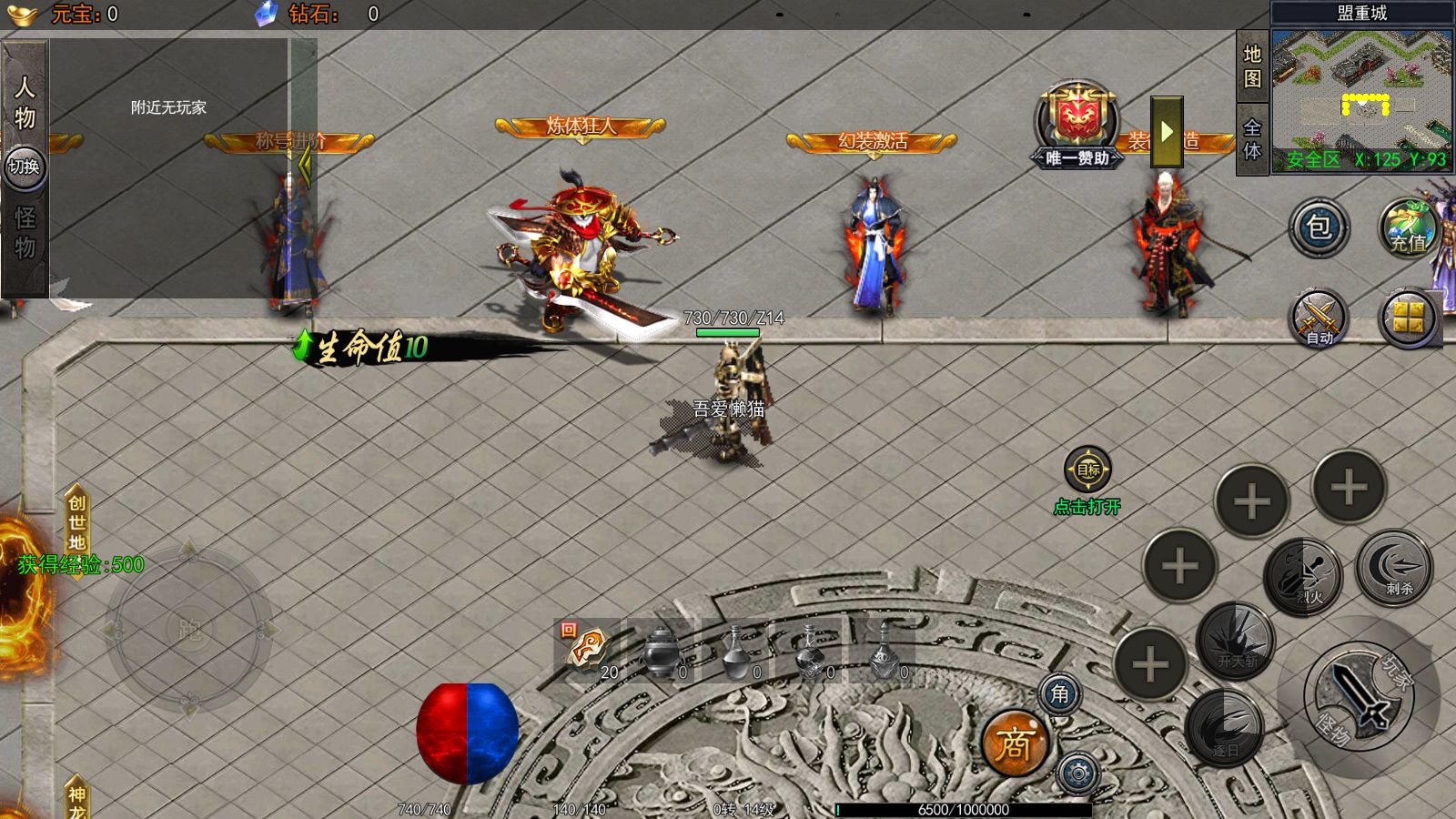1456x819 pixels.
Task: Open the 包 bag button
Action: pyautogui.click(x=1319, y=227)
